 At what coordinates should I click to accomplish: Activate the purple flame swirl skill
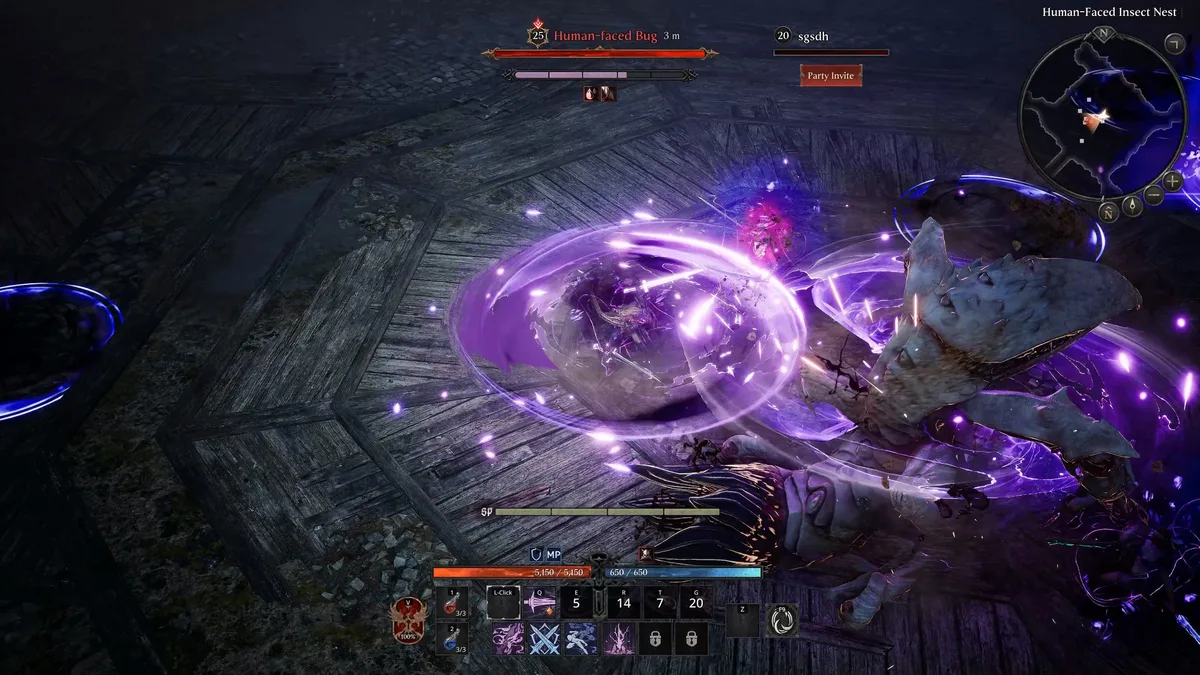point(508,638)
